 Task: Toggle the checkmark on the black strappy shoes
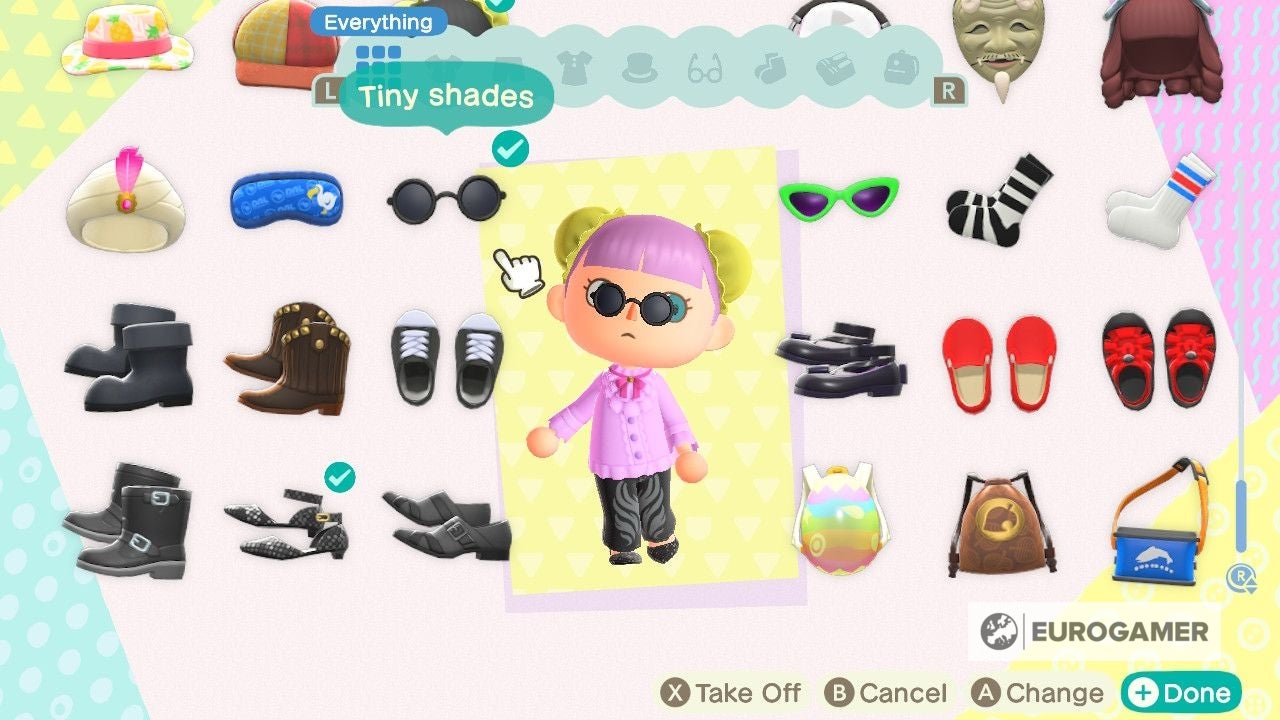pyautogui.click(x=337, y=478)
